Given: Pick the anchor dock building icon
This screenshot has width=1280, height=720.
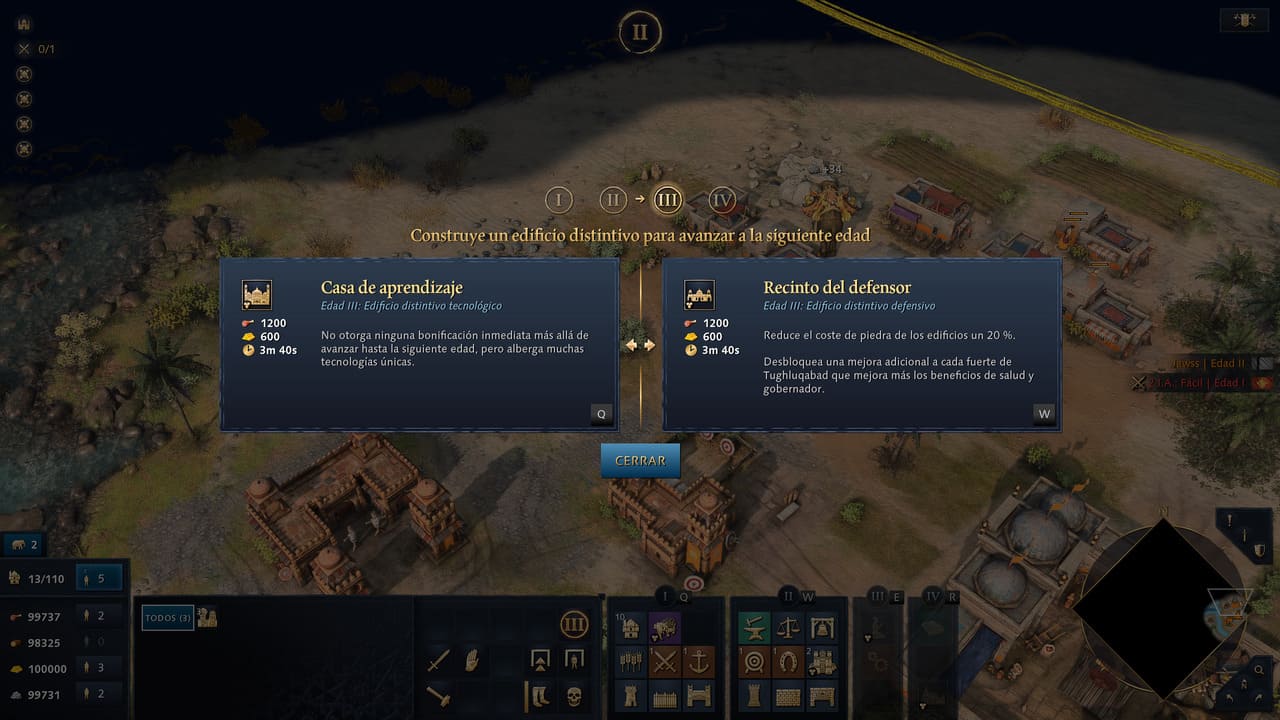Looking at the screenshot, I should (x=700, y=661).
